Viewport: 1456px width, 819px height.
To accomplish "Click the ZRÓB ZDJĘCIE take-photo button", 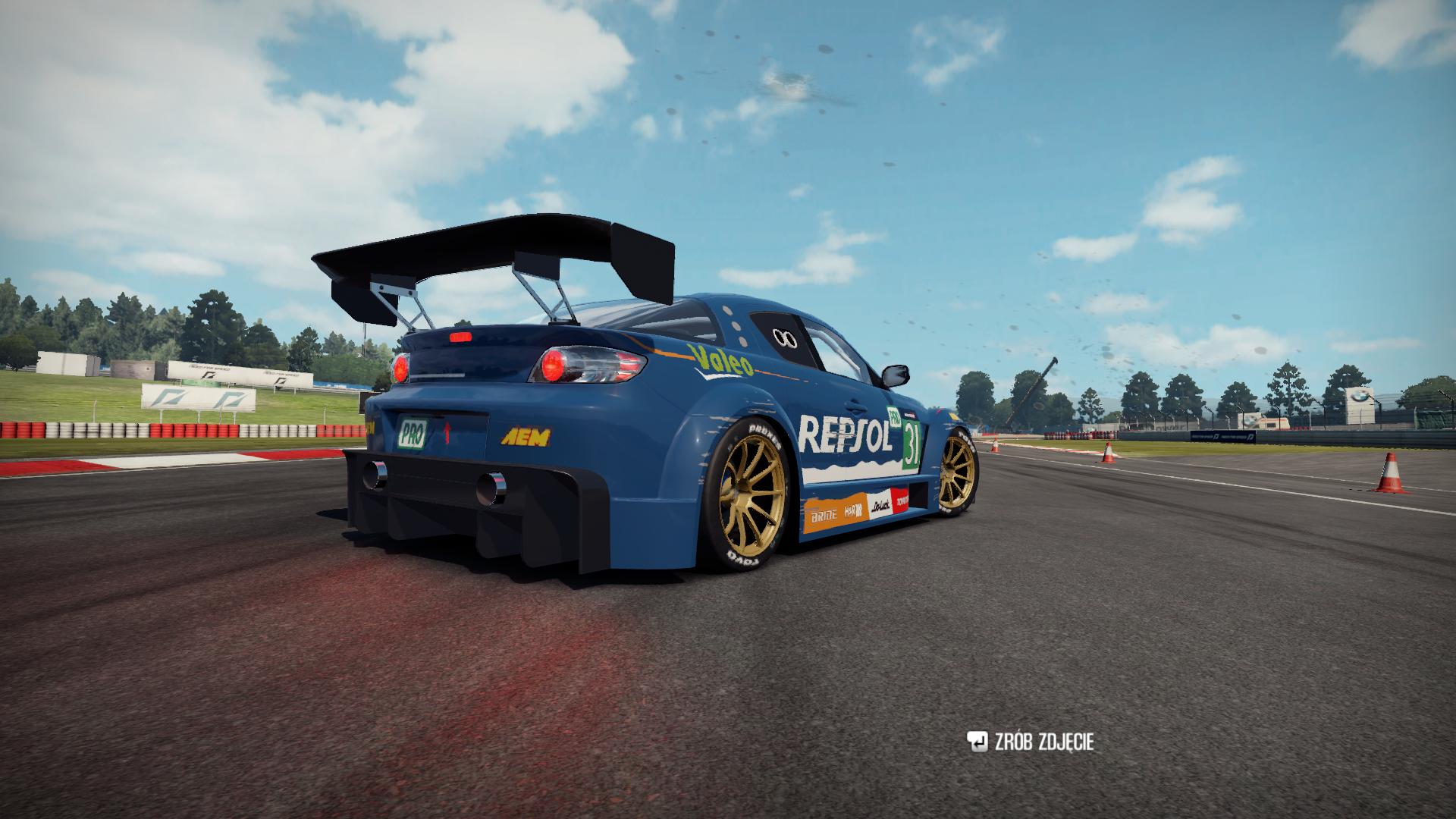I will tap(1030, 742).
